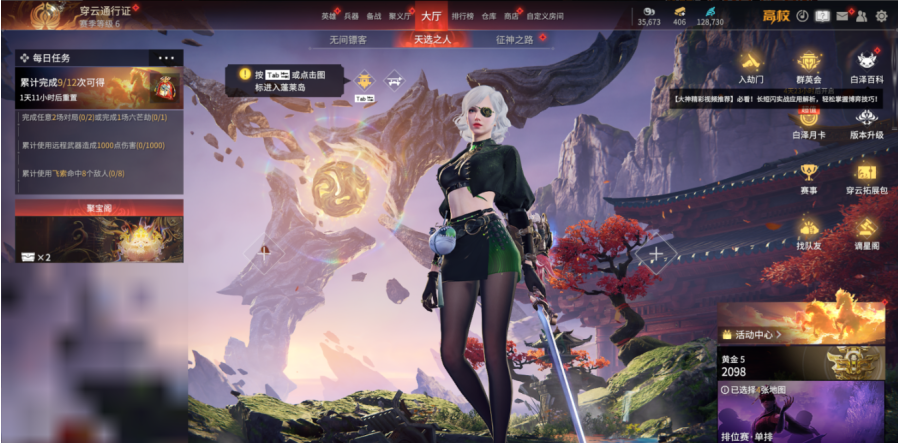Check the mail envelope icon
The height and width of the screenshot is (443, 900).
tap(842, 16)
